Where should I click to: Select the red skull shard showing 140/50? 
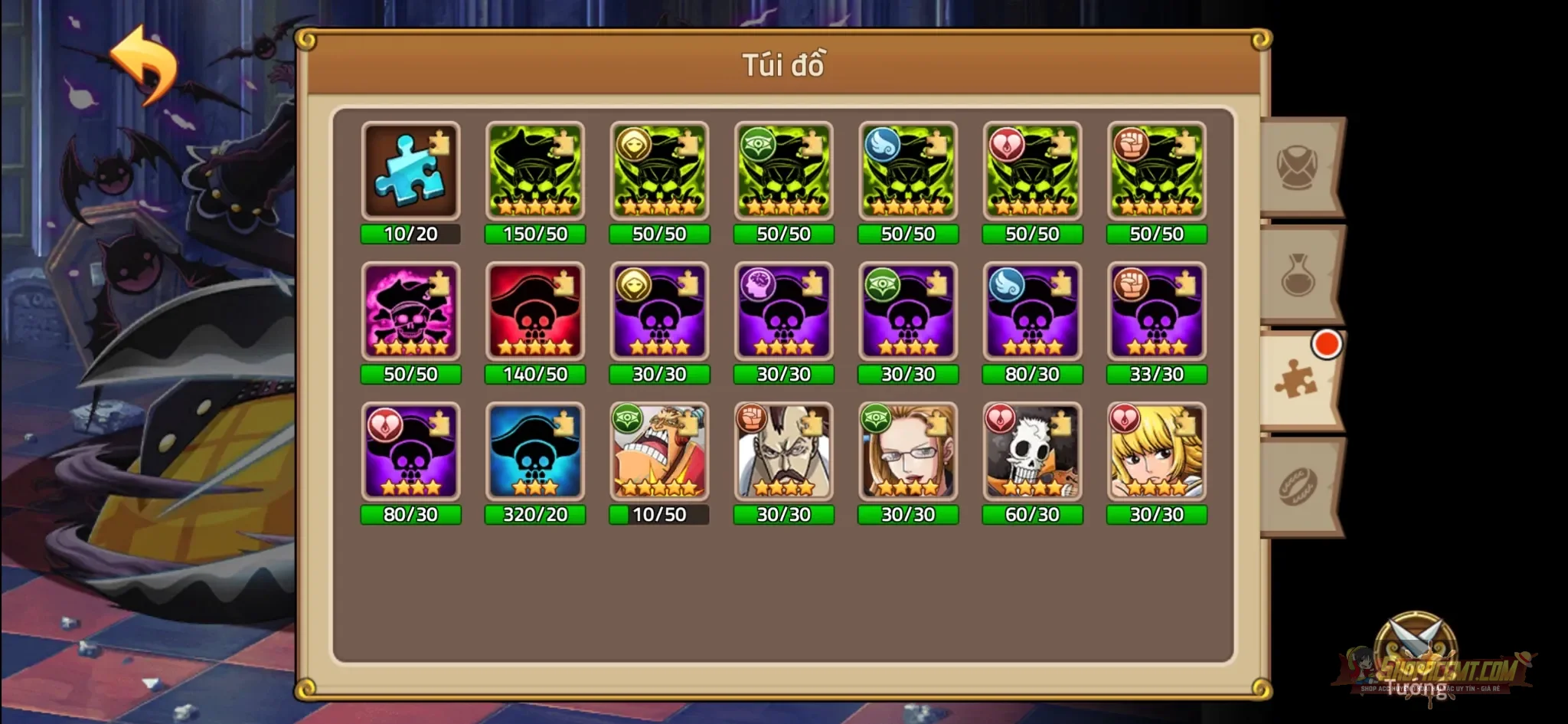pyautogui.click(x=535, y=310)
